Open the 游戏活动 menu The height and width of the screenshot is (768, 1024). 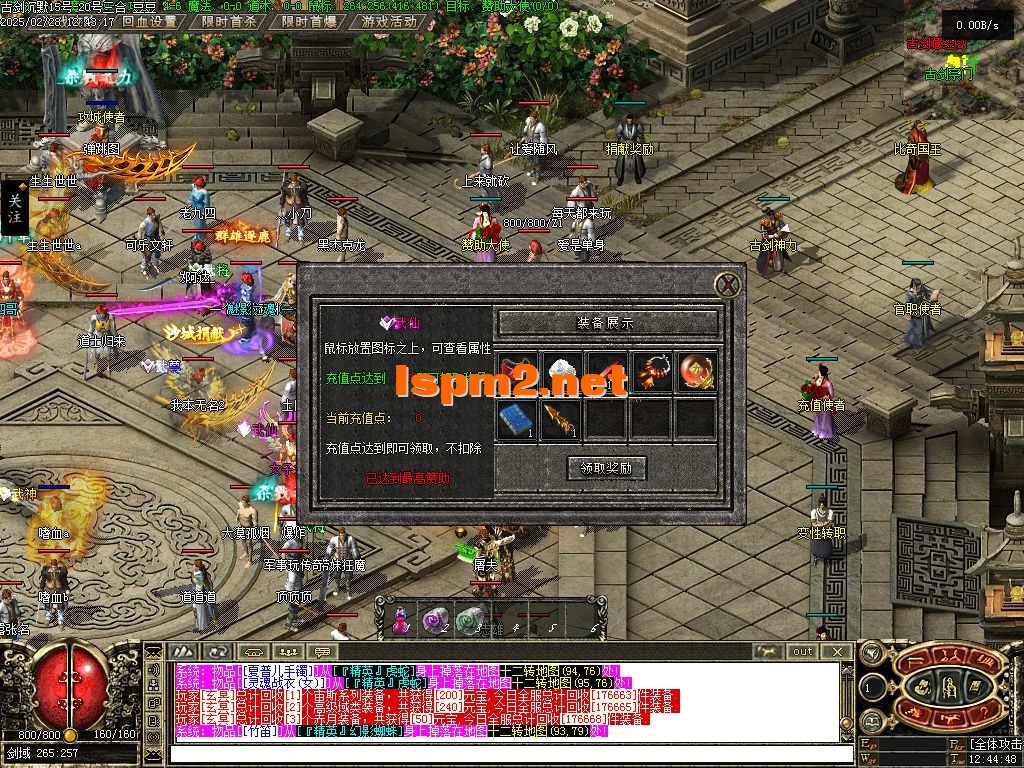coord(389,21)
